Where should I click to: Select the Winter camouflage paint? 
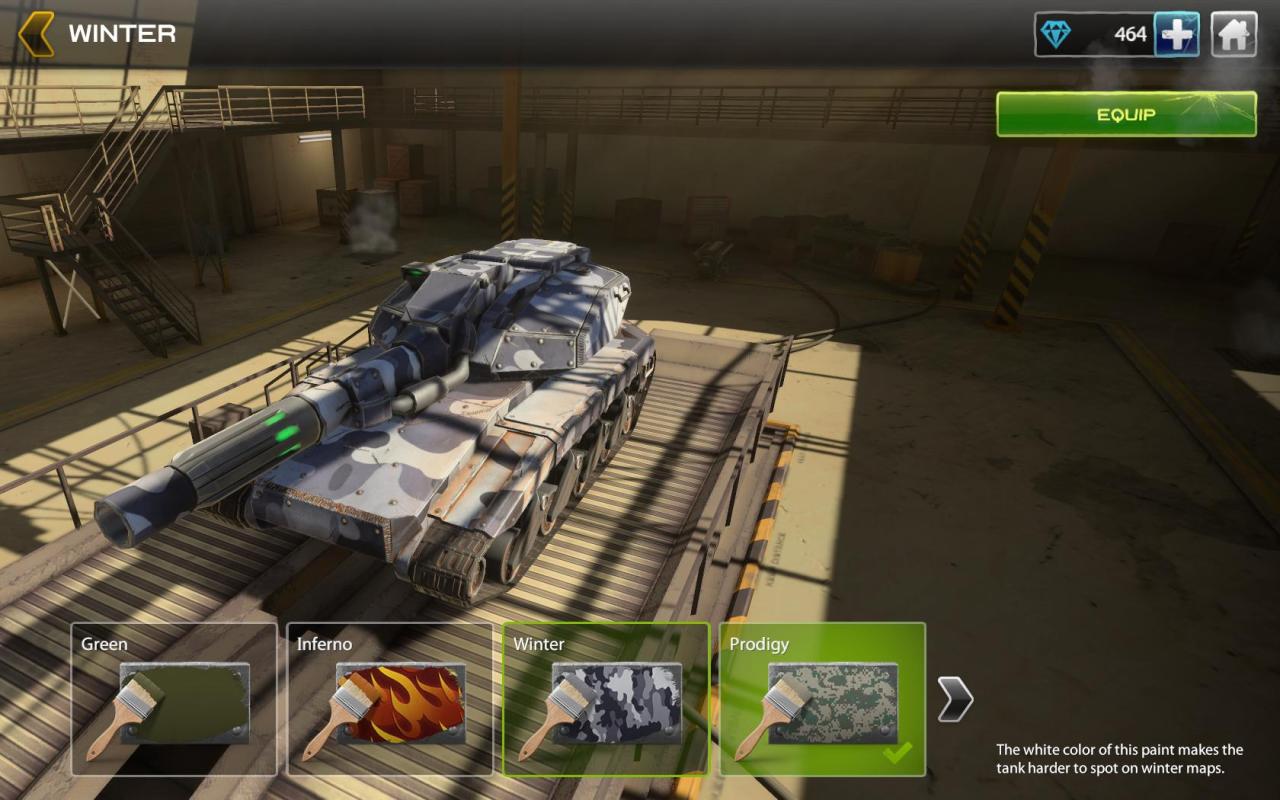pyautogui.click(x=606, y=699)
